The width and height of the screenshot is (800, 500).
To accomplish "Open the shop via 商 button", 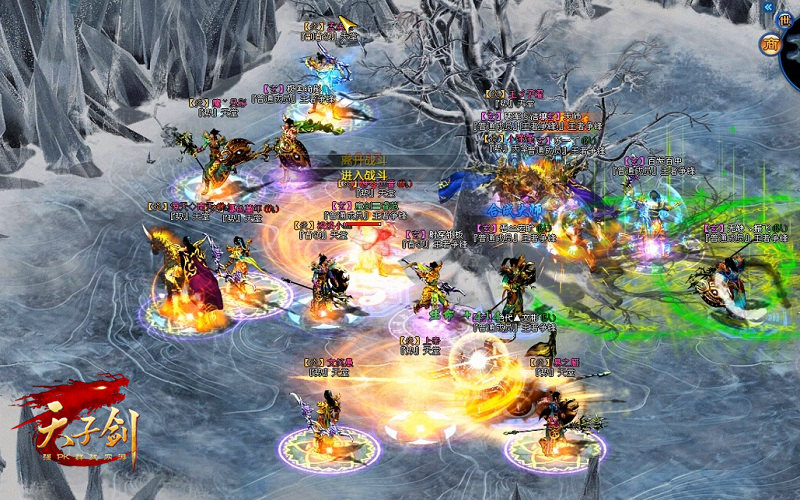I will (769, 43).
